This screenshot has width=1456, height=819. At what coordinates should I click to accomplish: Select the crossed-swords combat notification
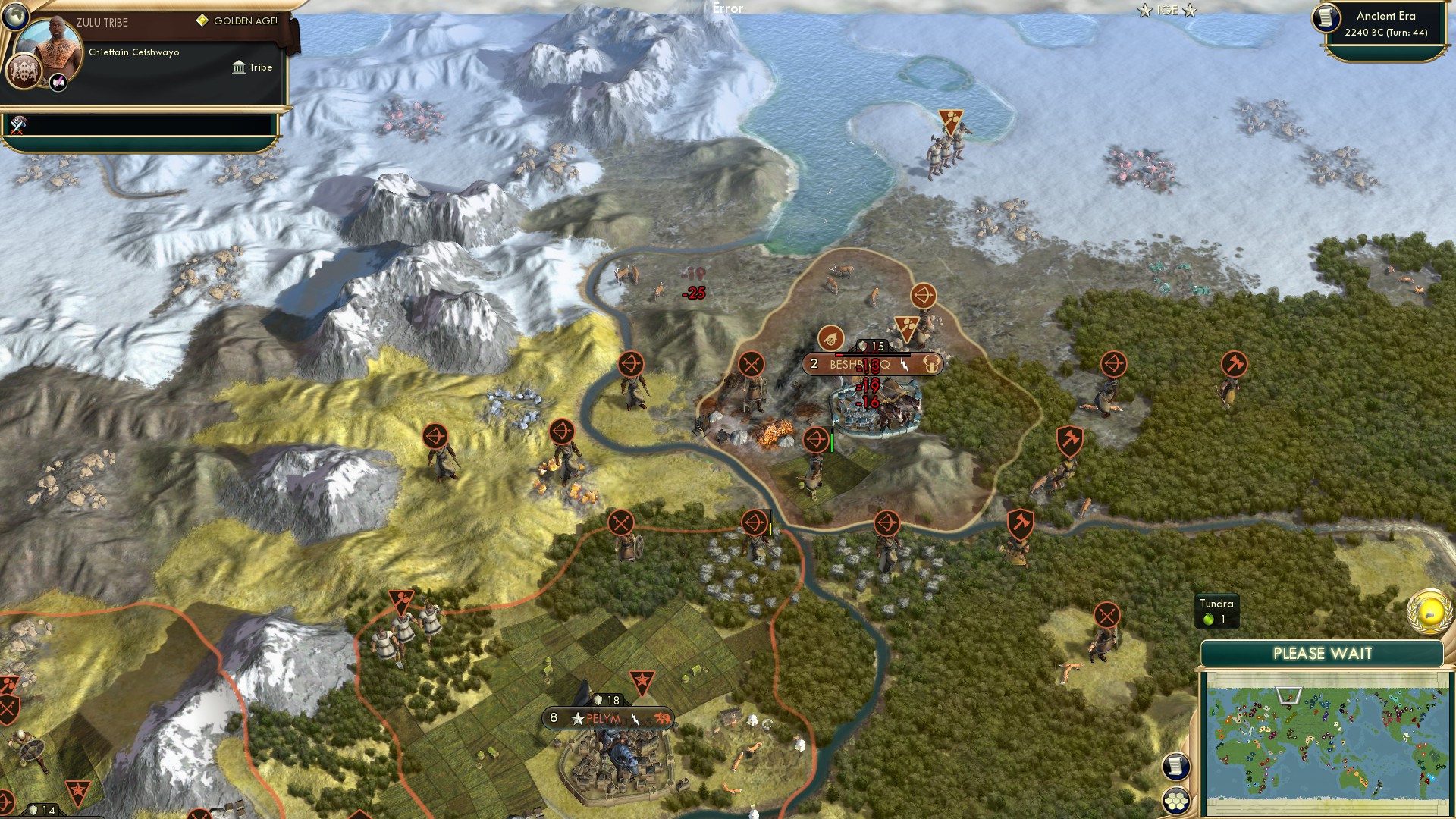[x=19, y=123]
